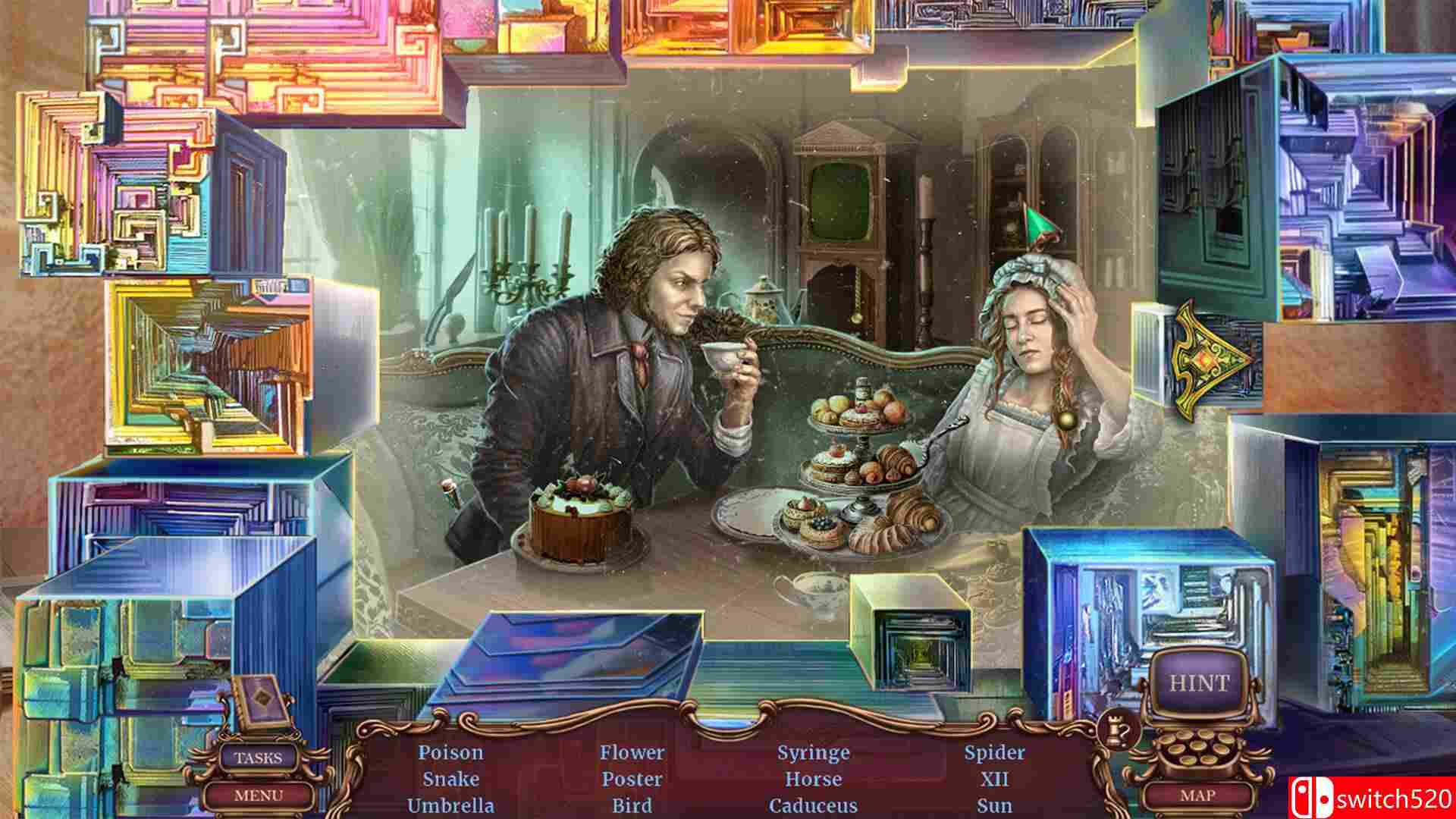
Task: Select 'Caduceus' in the word list
Action: tap(813, 806)
